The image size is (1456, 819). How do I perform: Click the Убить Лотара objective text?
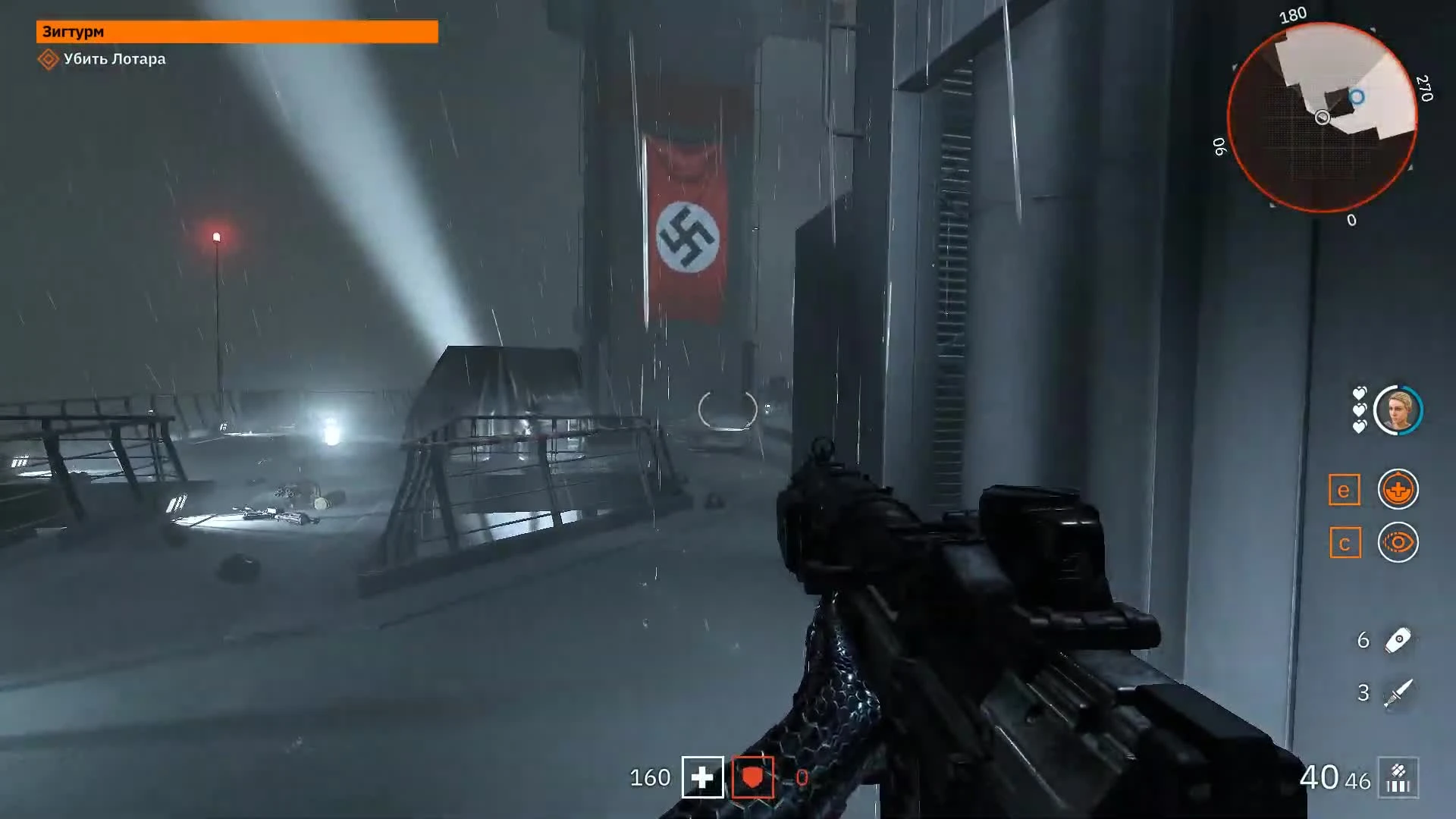[x=114, y=59]
